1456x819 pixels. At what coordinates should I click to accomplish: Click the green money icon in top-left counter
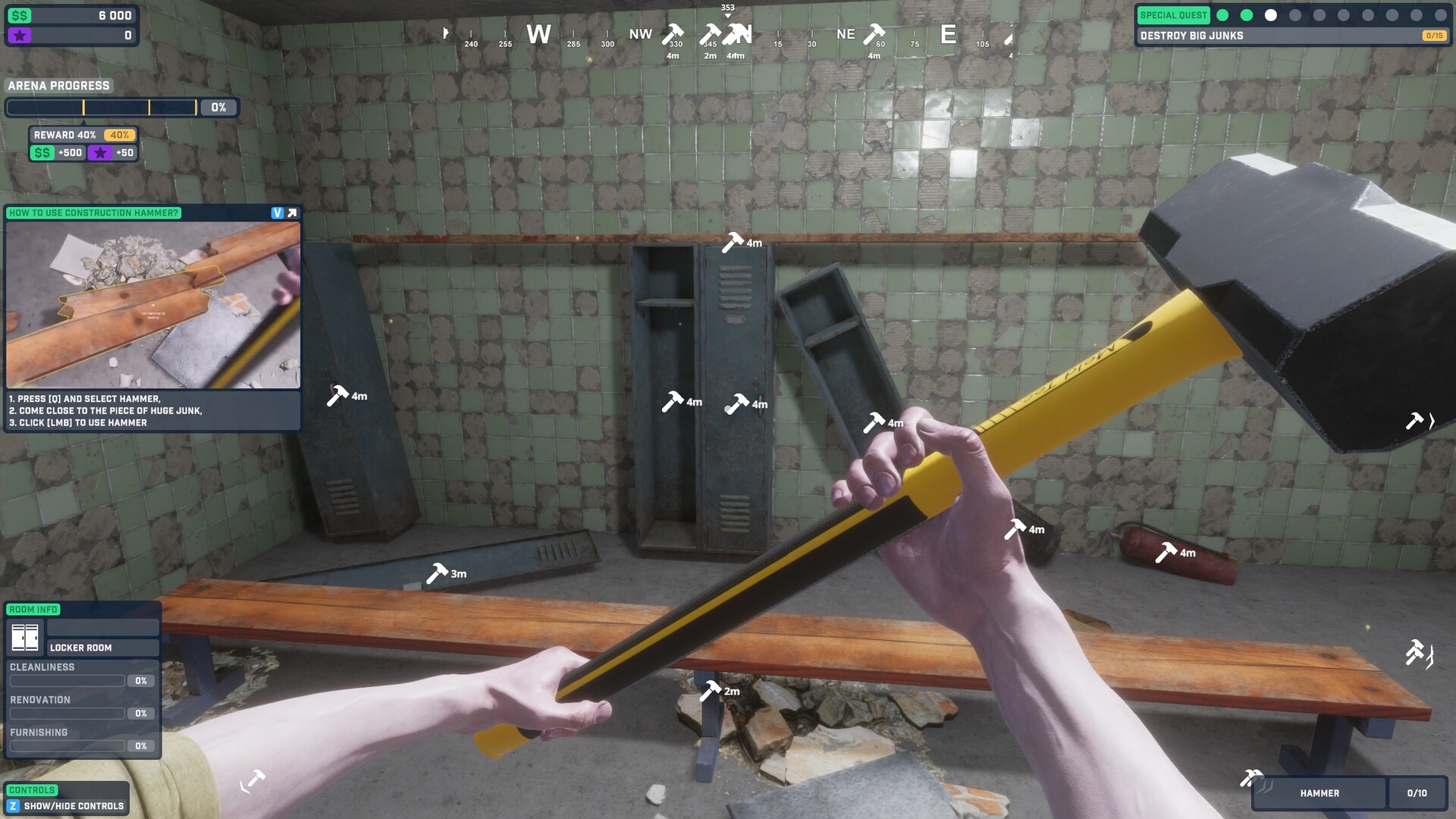point(20,14)
